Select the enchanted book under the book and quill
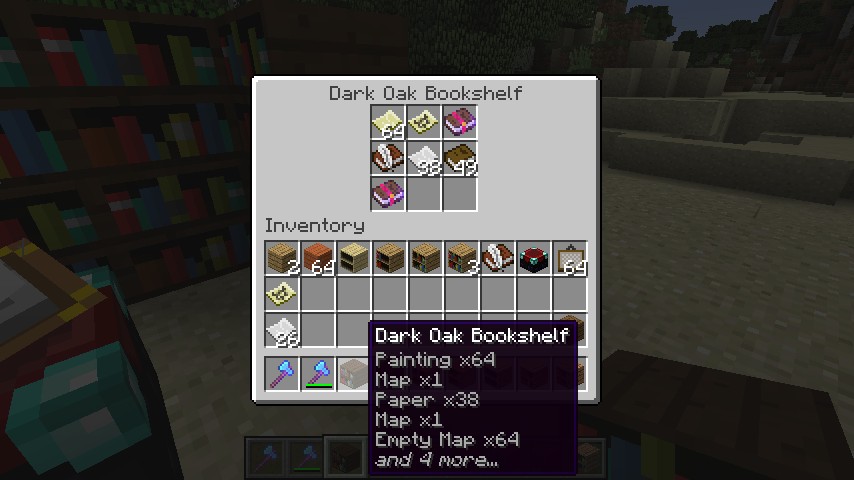 tap(388, 194)
